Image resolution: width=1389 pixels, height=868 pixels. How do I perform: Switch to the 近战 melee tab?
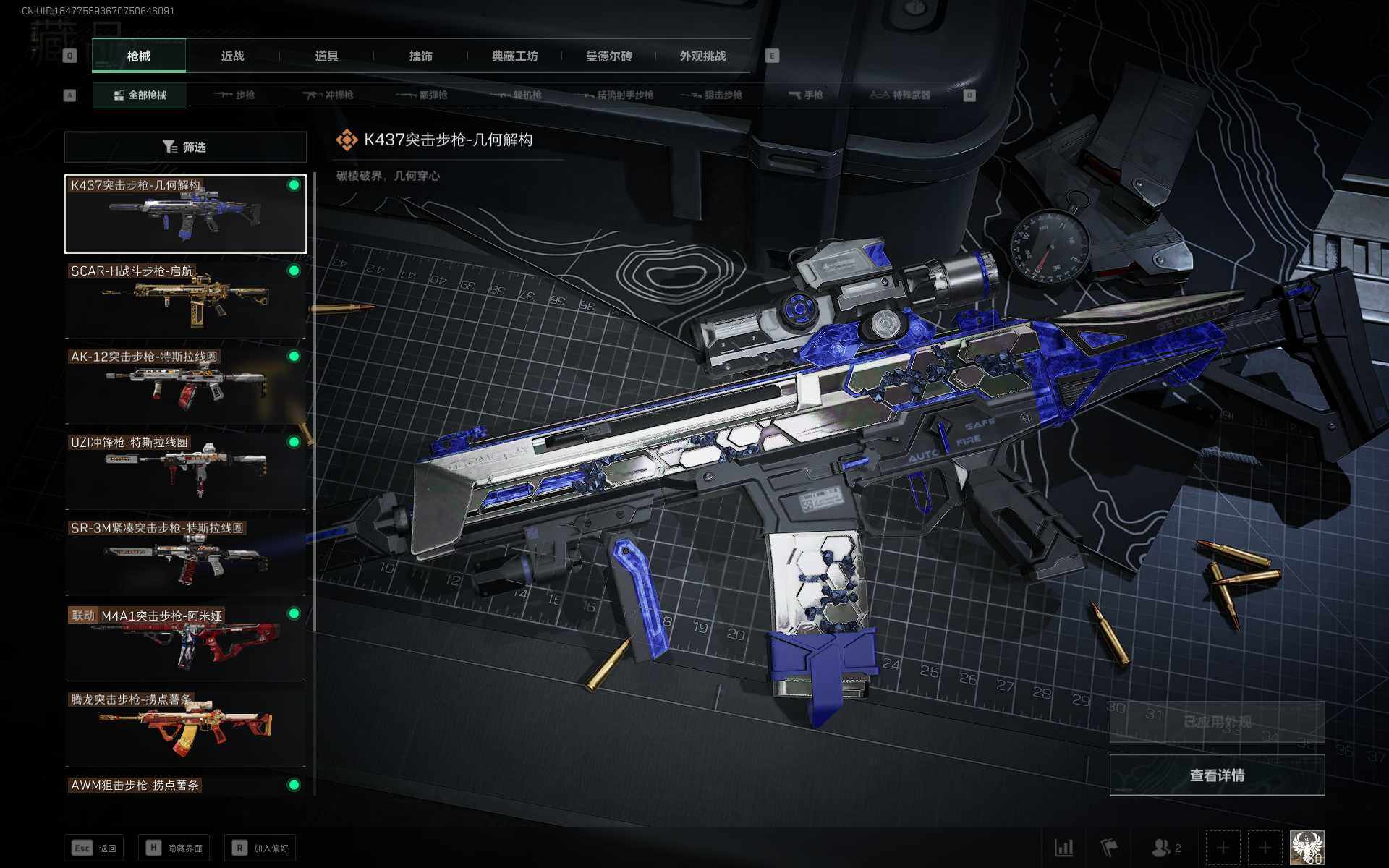click(x=232, y=56)
